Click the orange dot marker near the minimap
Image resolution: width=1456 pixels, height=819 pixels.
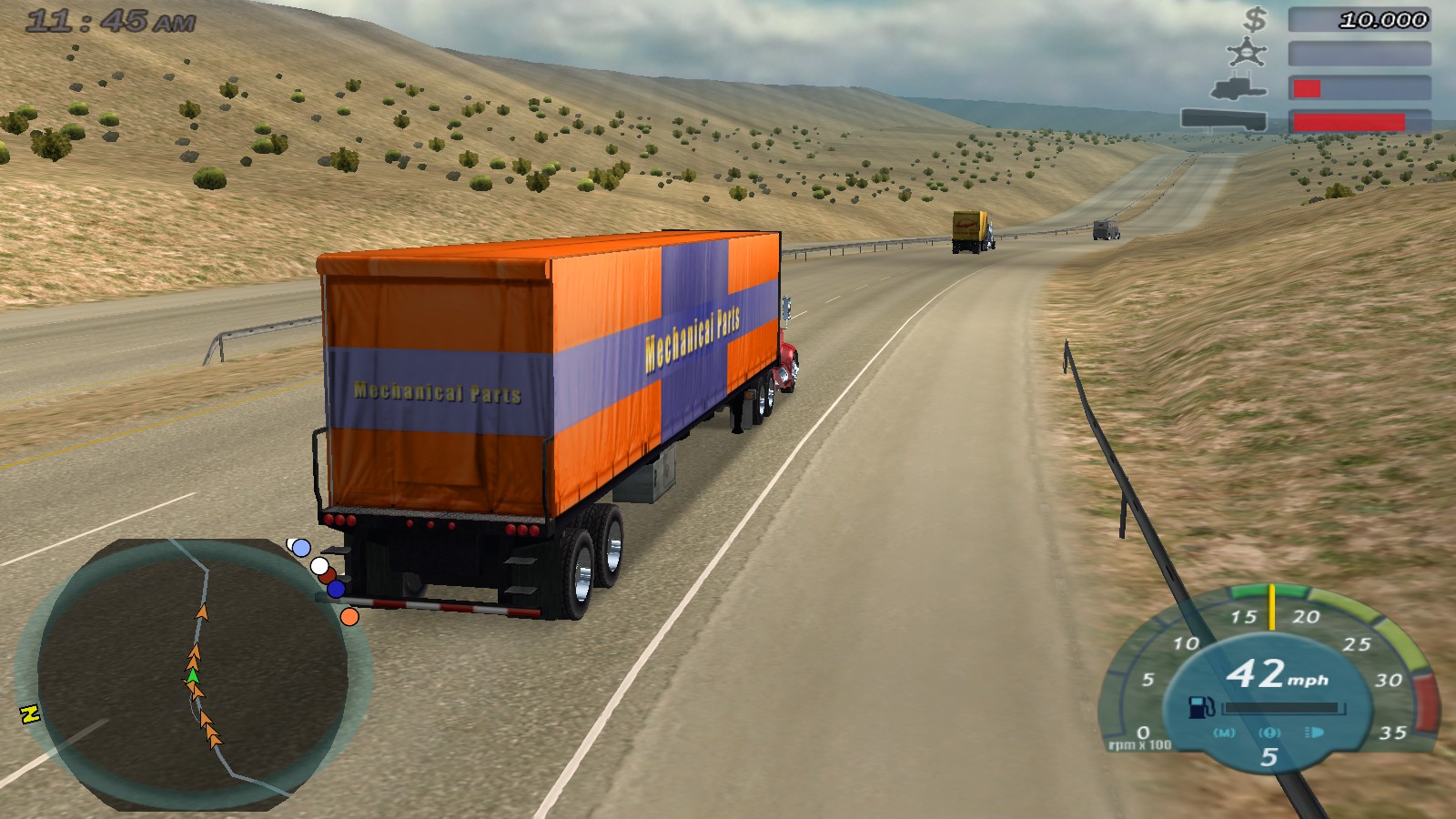tap(349, 616)
